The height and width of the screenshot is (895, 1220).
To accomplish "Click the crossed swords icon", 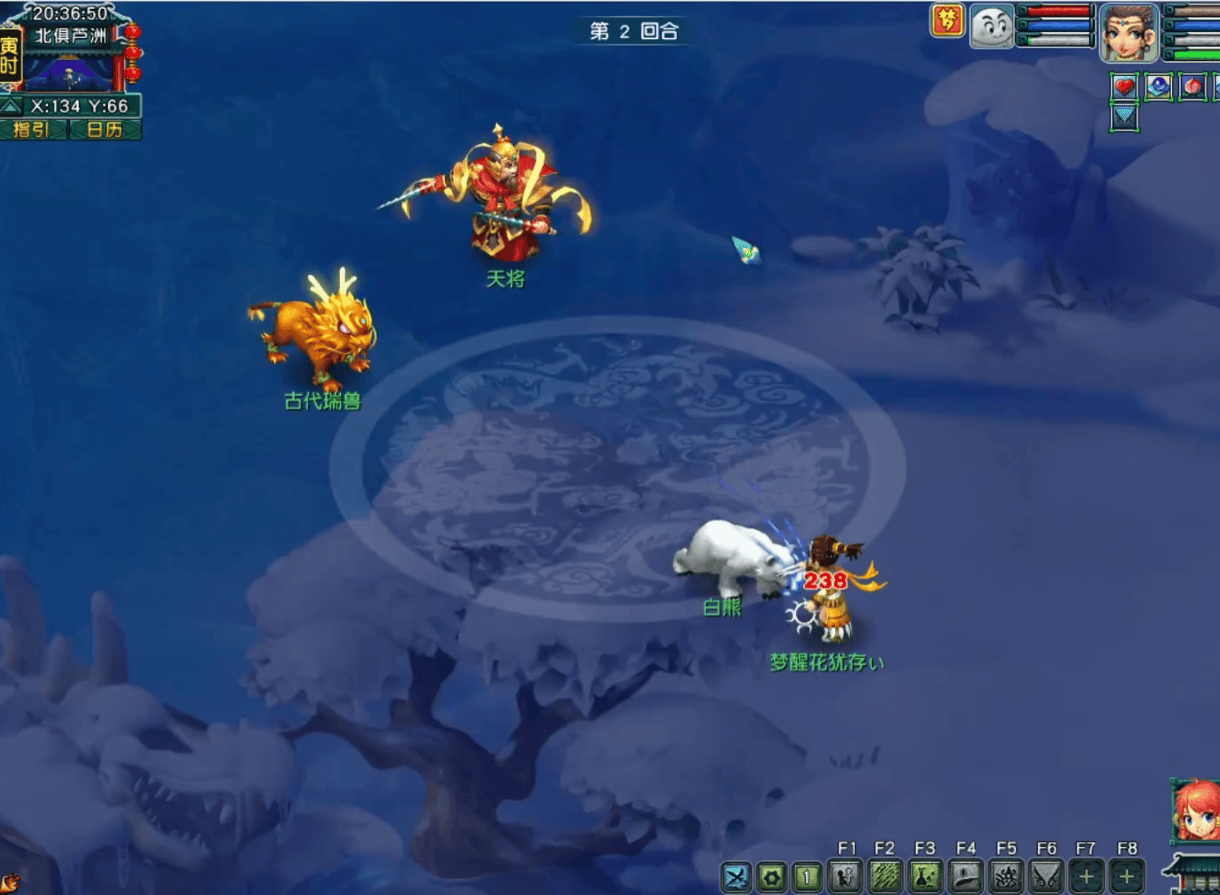I will pyautogui.click(x=737, y=877).
